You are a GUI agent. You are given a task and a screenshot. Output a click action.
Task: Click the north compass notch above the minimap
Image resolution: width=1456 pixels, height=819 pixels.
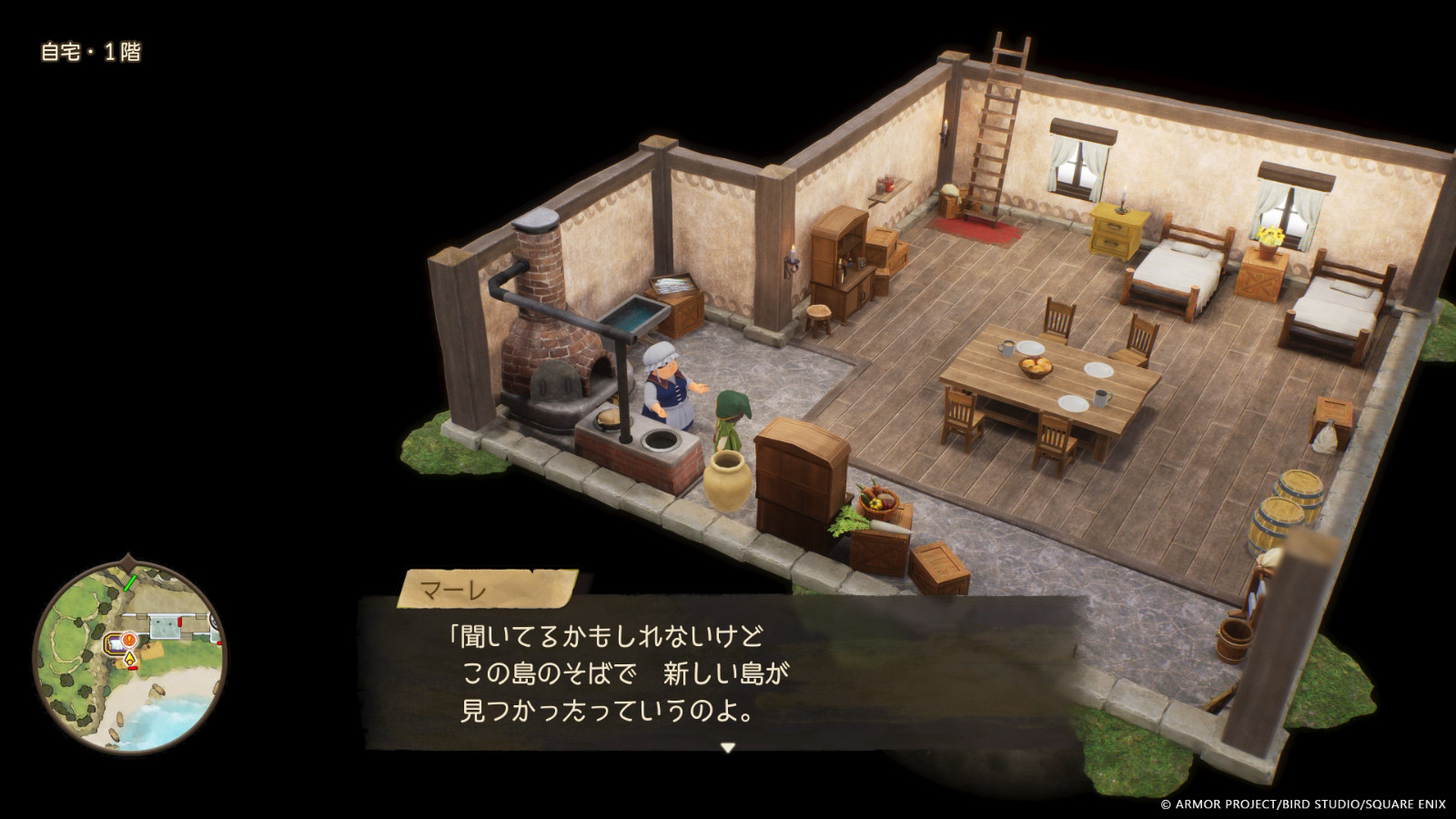click(x=129, y=561)
